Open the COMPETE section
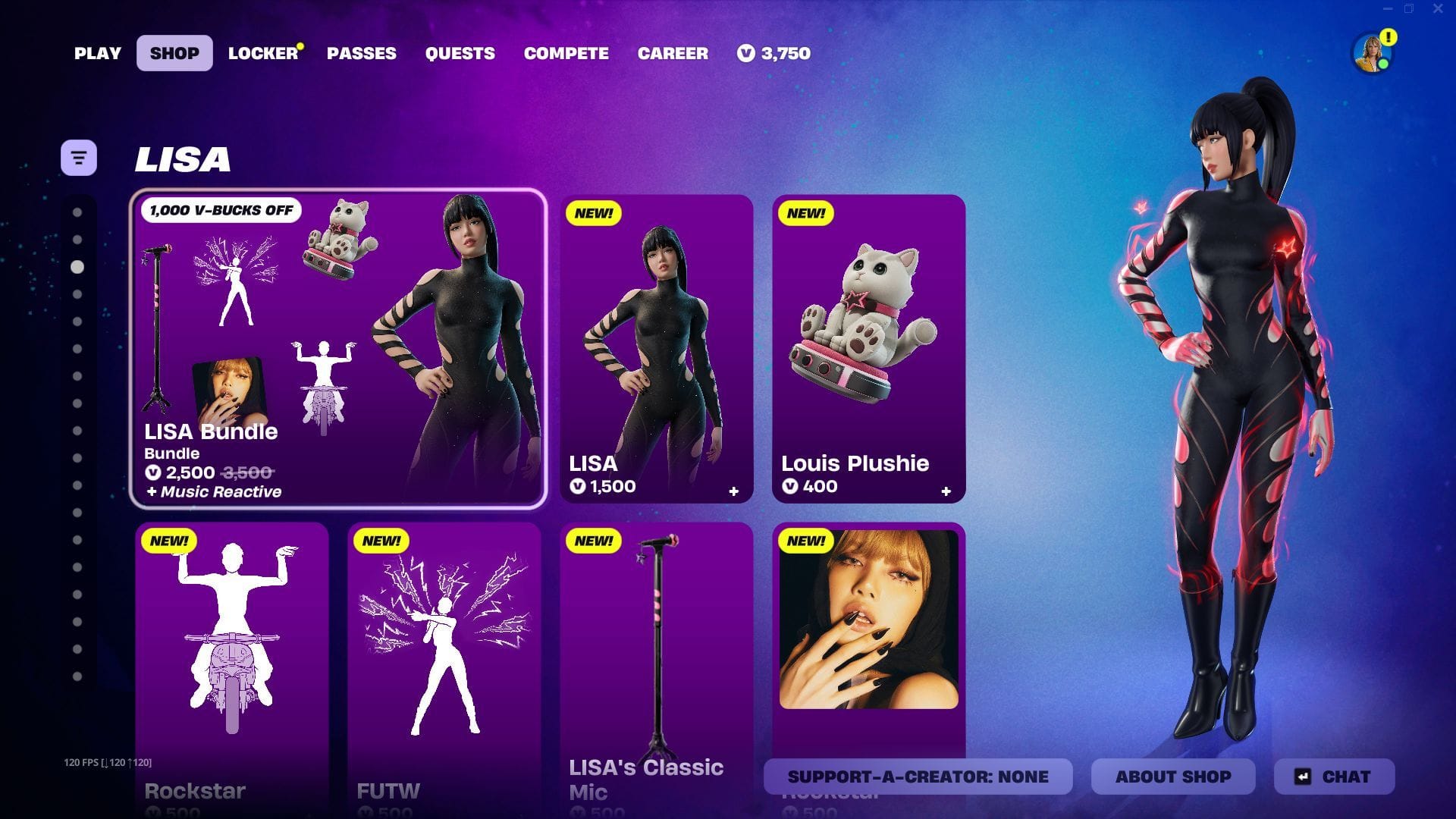The width and height of the screenshot is (1456, 819). click(x=566, y=53)
